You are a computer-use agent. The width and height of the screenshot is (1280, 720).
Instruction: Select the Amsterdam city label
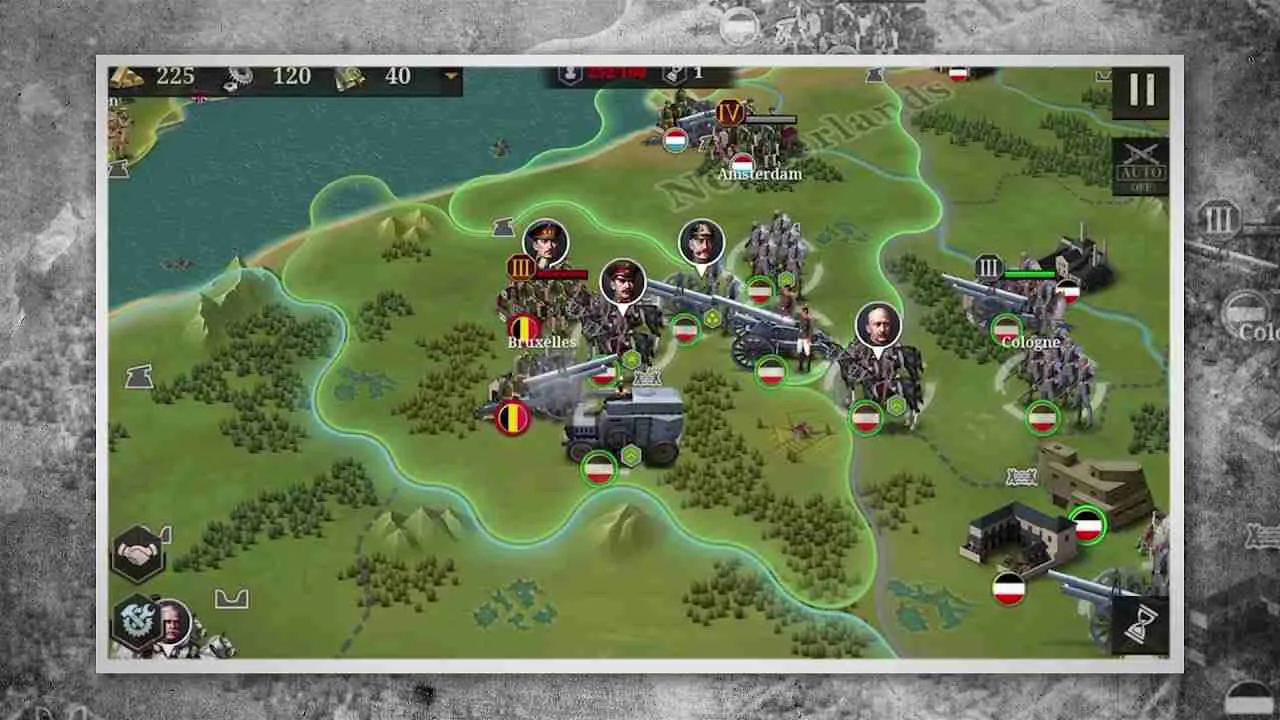759,173
